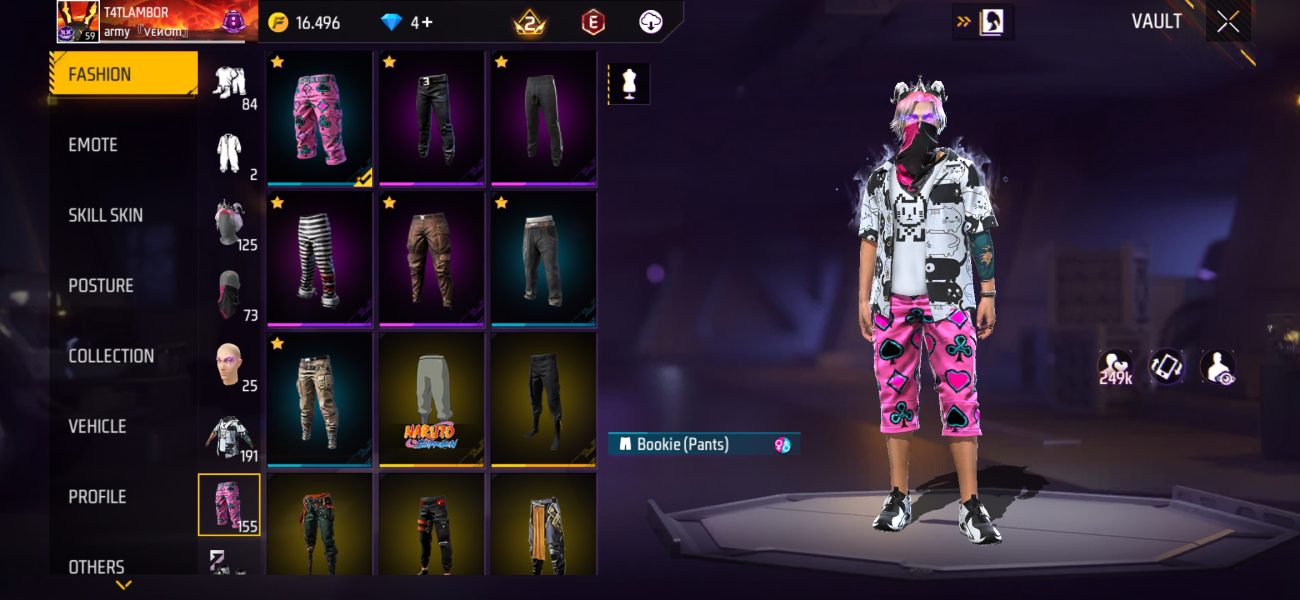Open the player profile avatar T4TLAMBOR
1300x600 pixels.
click(77, 21)
